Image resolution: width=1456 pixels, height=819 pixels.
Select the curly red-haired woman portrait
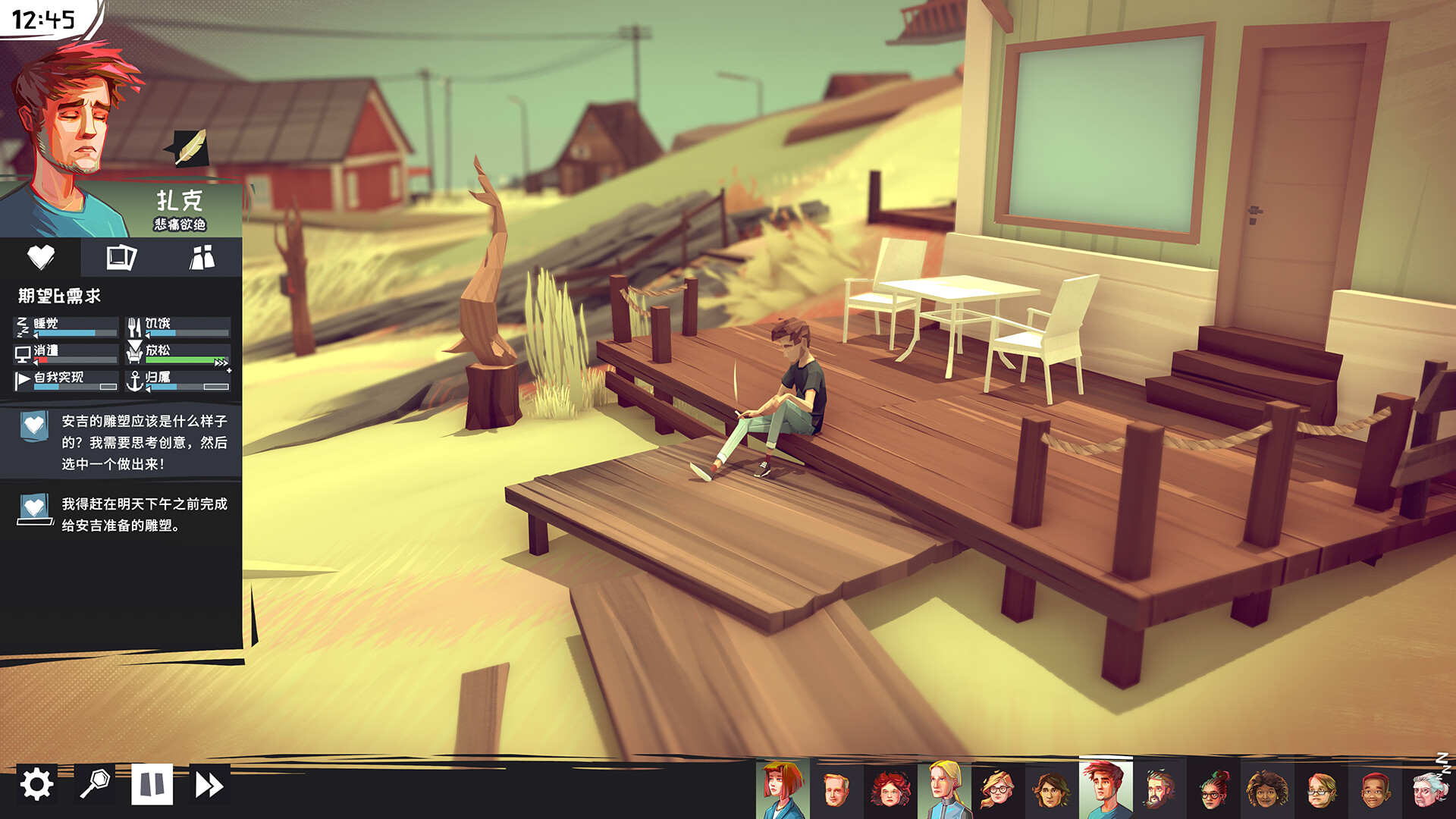[890, 790]
